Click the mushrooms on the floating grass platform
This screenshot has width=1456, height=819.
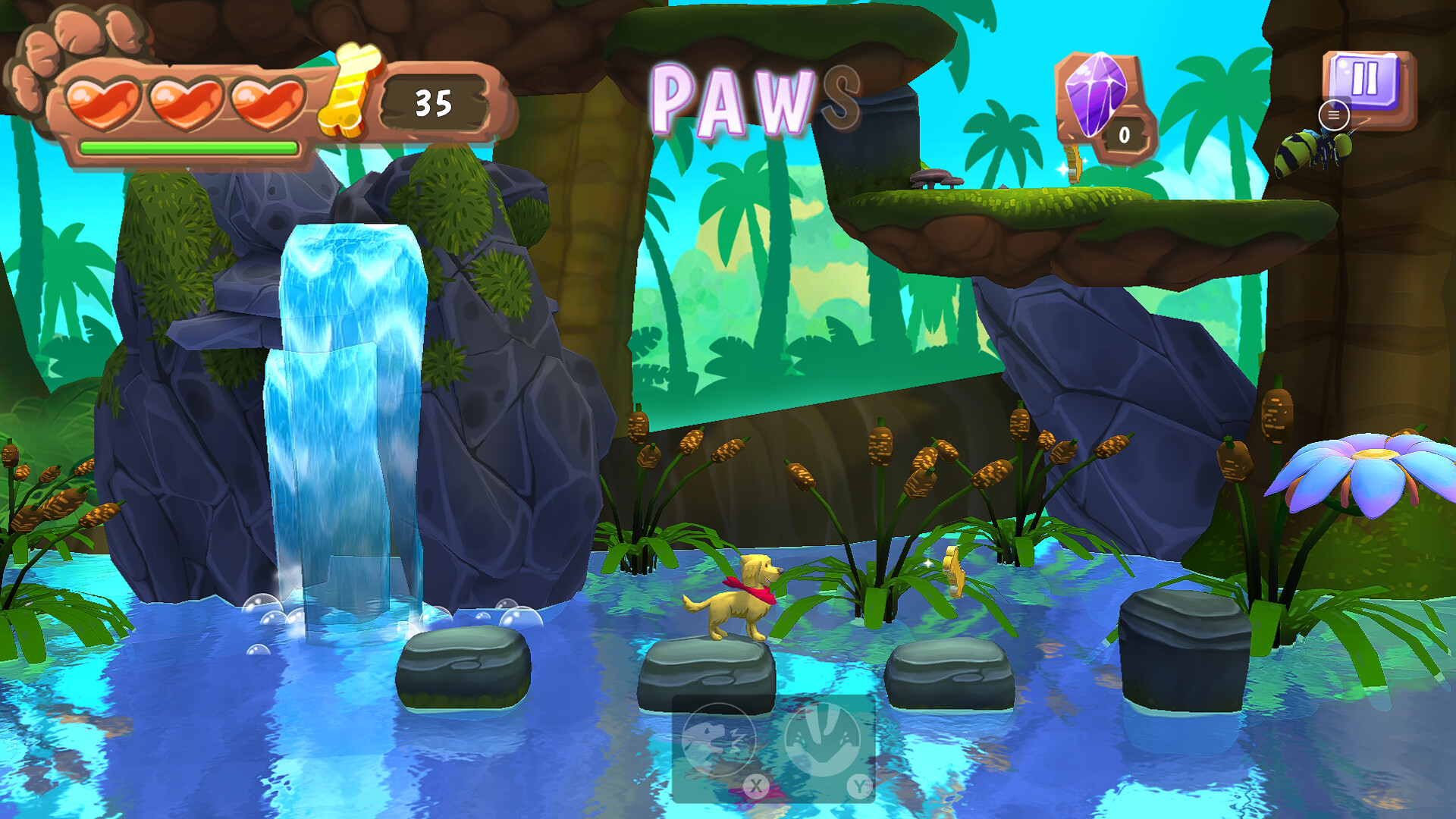[x=937, y=180]
